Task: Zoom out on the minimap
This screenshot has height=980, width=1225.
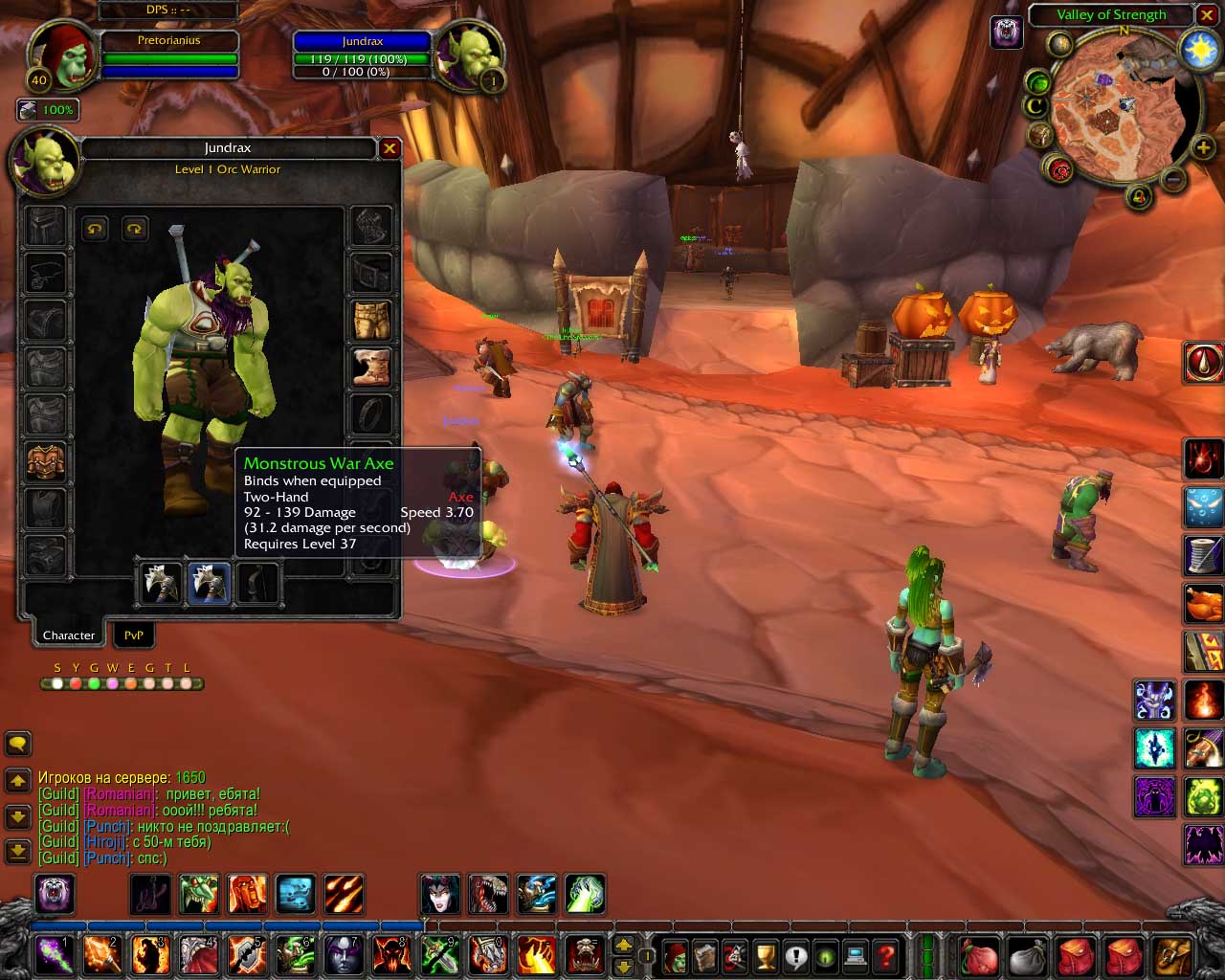Action: pyautogui.click(x=1174, y=179)
